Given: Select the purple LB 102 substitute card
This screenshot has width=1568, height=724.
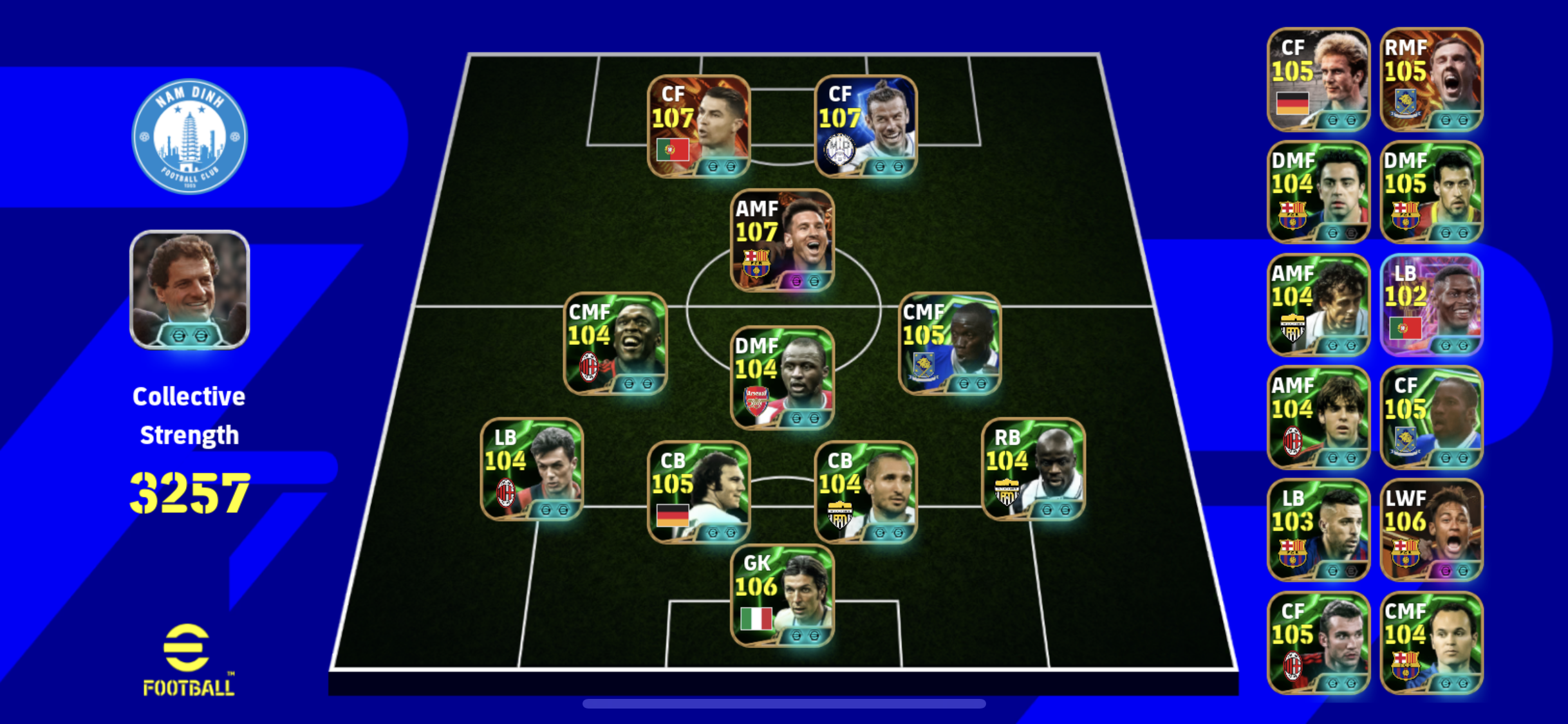Looking at the screenshot, I should click(x=1432, y=305).
